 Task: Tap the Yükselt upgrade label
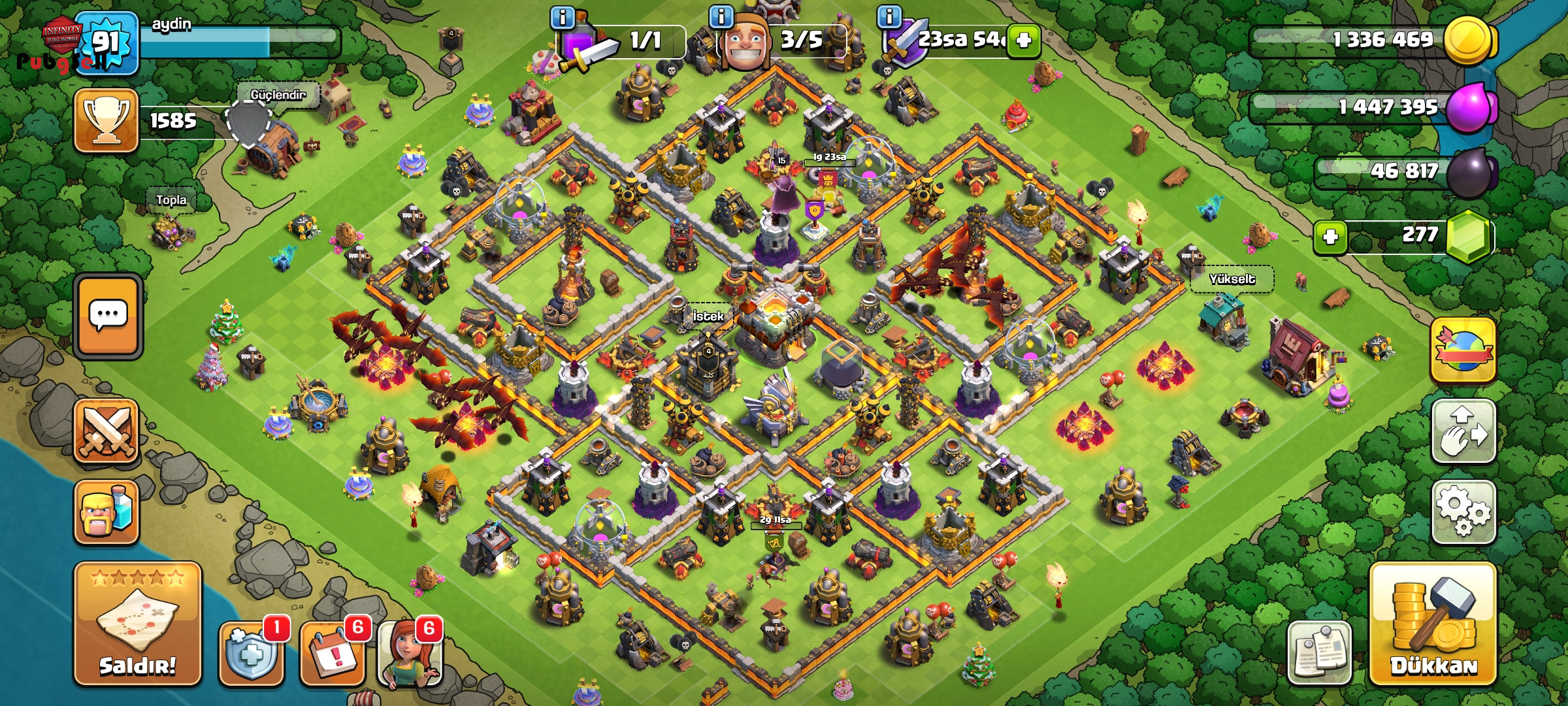pos(1232,279)
